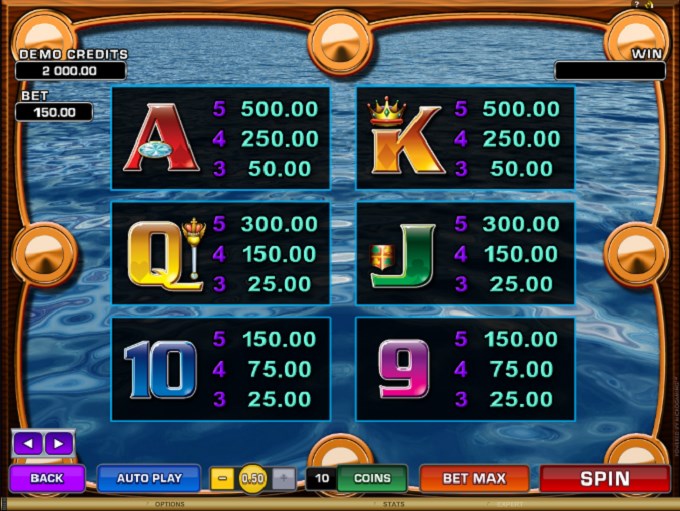680x511 pixels.
Task: Place the maximum bet with Bet Max
Action: pos(474,479)
